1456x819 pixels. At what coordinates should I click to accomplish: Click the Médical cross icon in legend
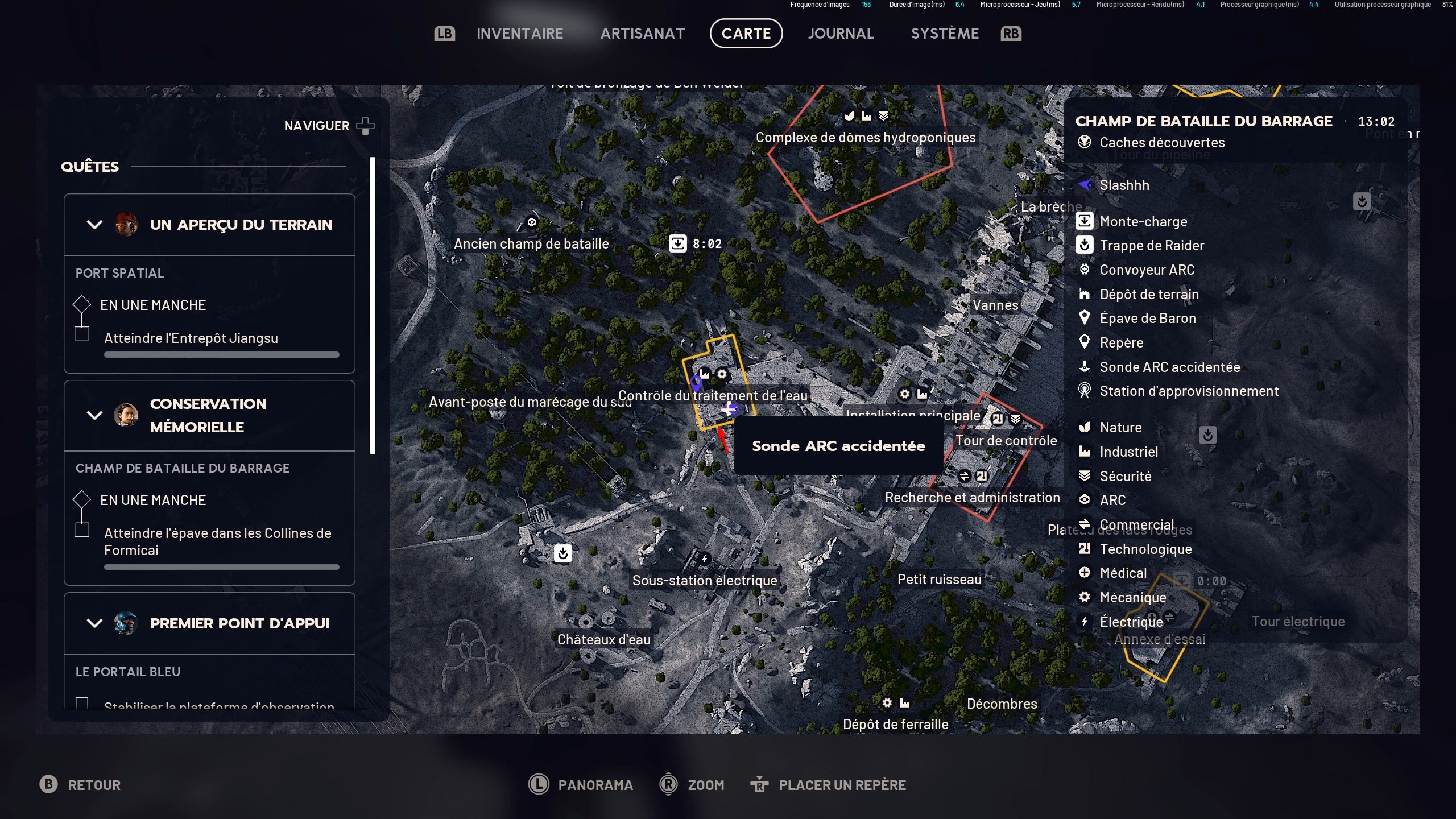click(x=1085, y=573)
